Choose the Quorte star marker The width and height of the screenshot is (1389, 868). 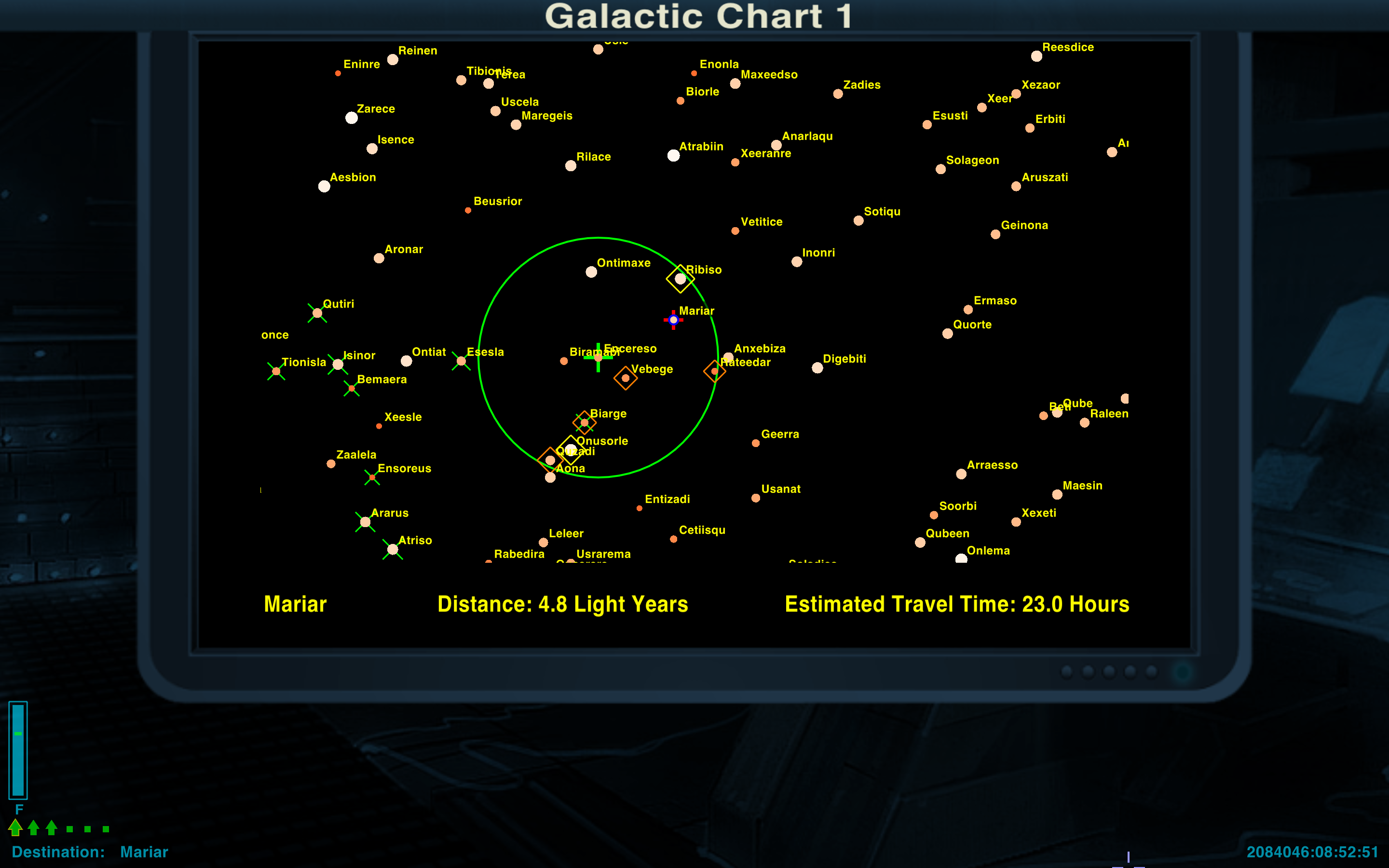(x=948, y=334)
